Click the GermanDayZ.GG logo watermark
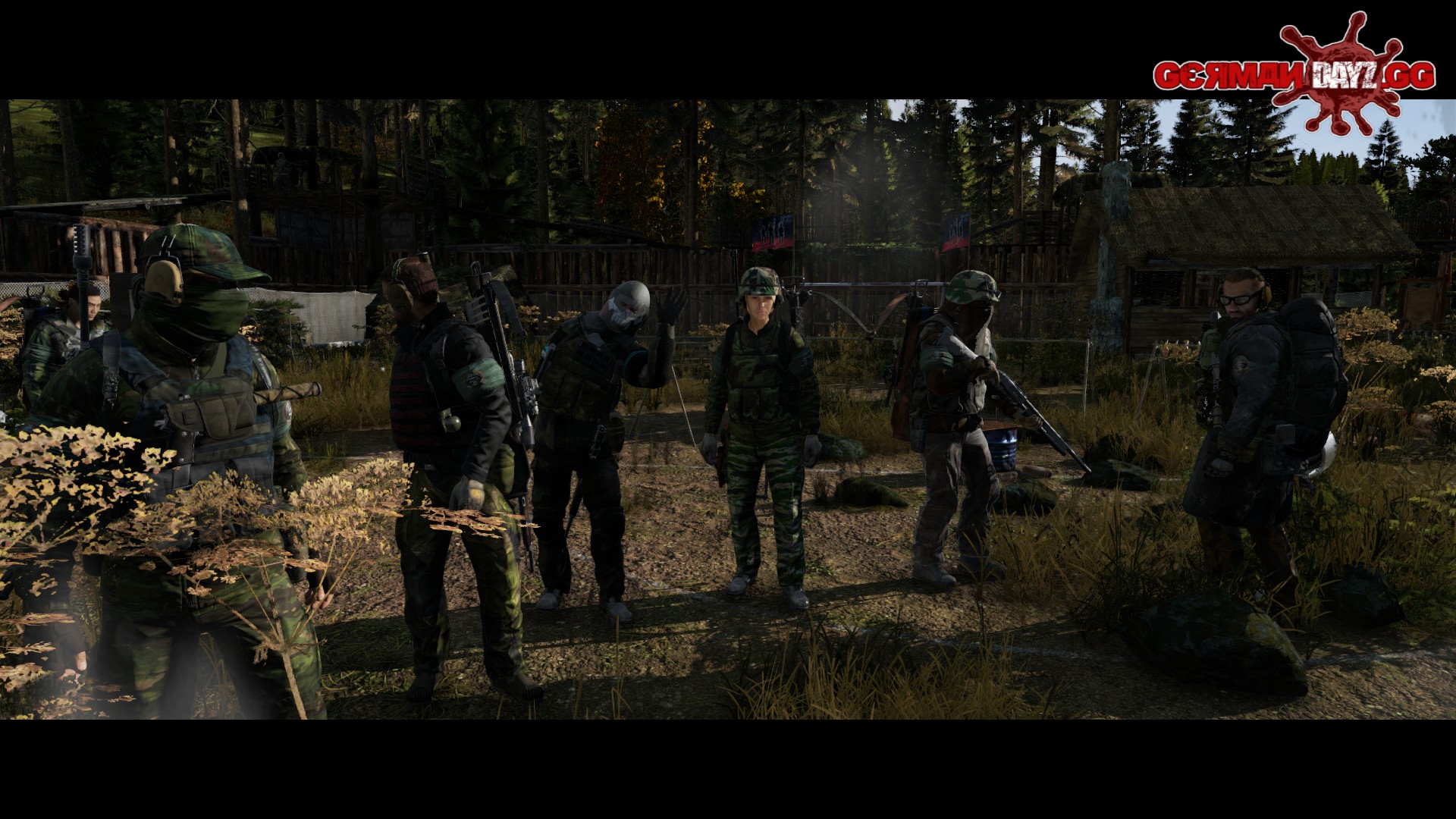The image size is (1456, 819). click(1294, 74)
